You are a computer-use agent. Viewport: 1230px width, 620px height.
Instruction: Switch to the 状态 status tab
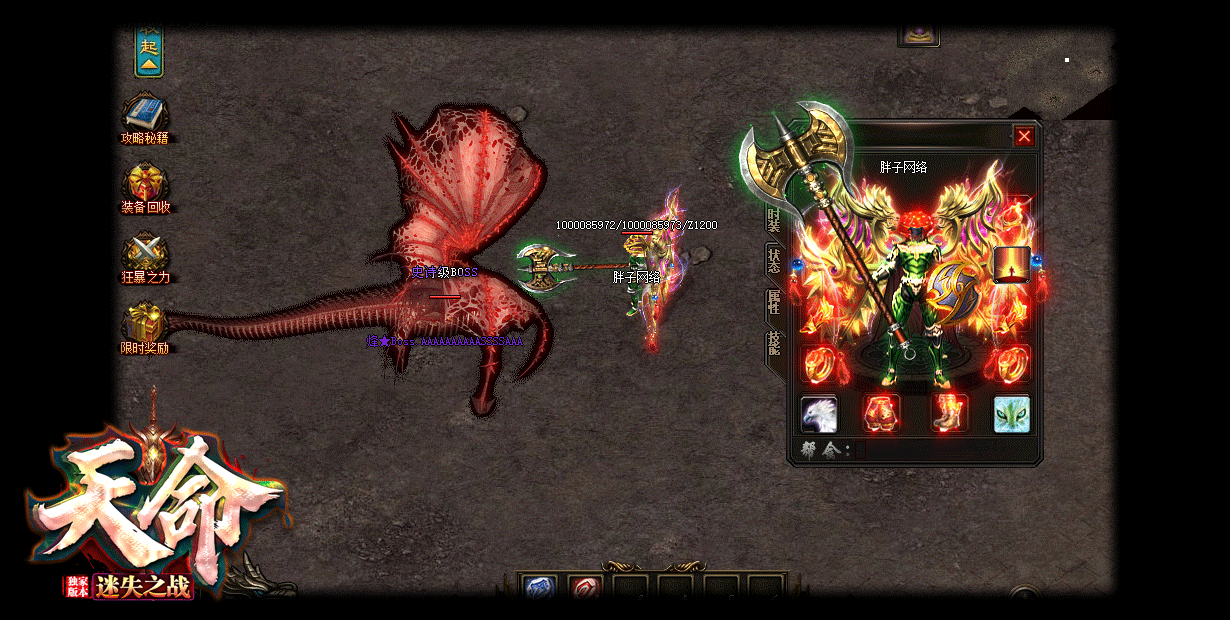click(774, 260)
